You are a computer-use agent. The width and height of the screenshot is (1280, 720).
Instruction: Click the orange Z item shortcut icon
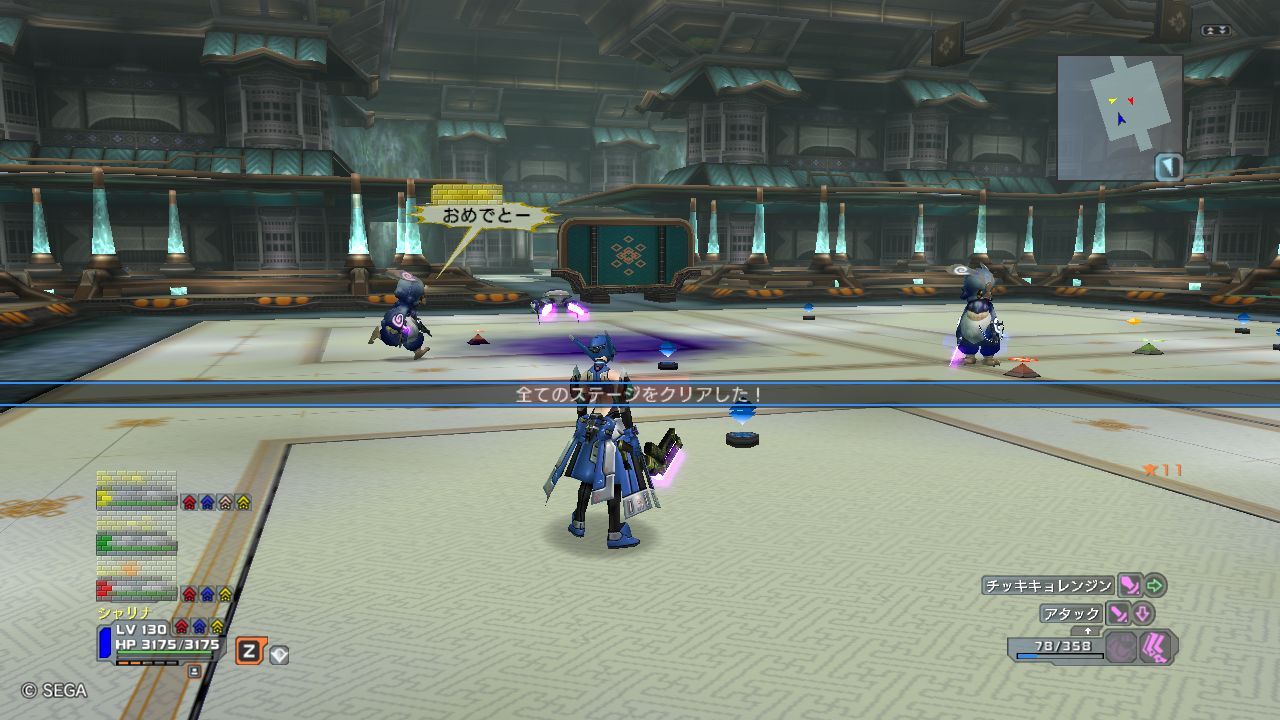[249, 652]
